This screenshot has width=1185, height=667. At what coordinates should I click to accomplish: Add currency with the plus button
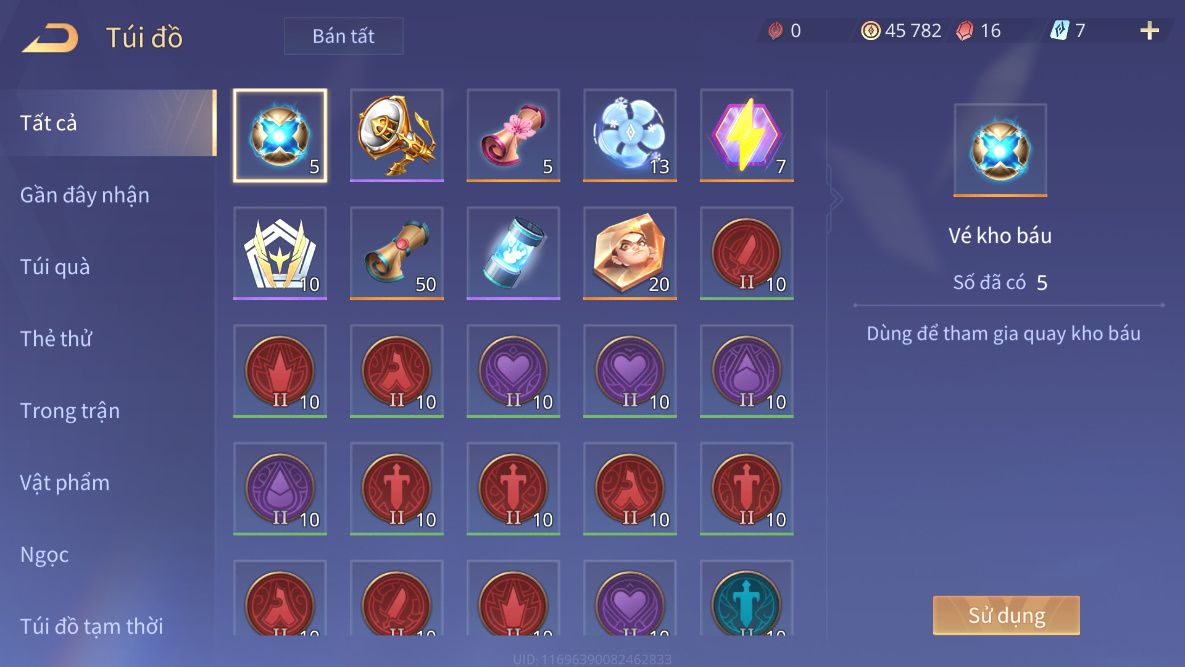point(1149,31)
